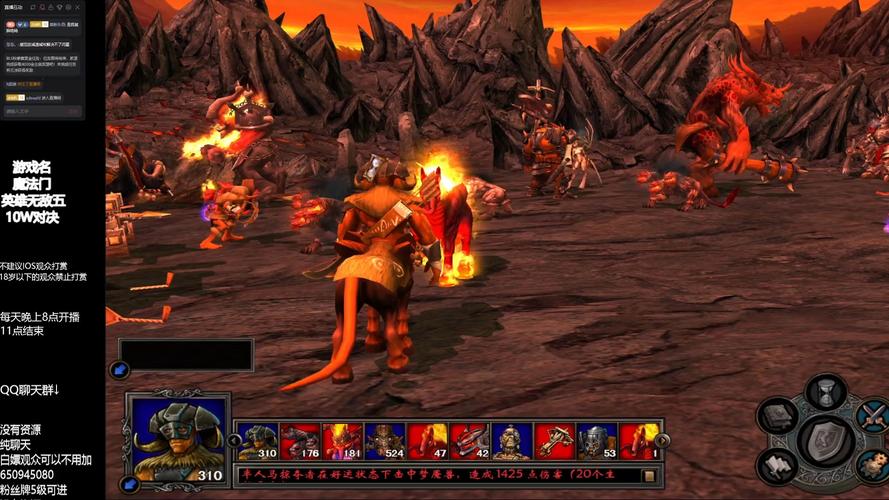Expand the combat log message bar
The width and height of the screenshot is (889, 500).
(x=648, y=475)
